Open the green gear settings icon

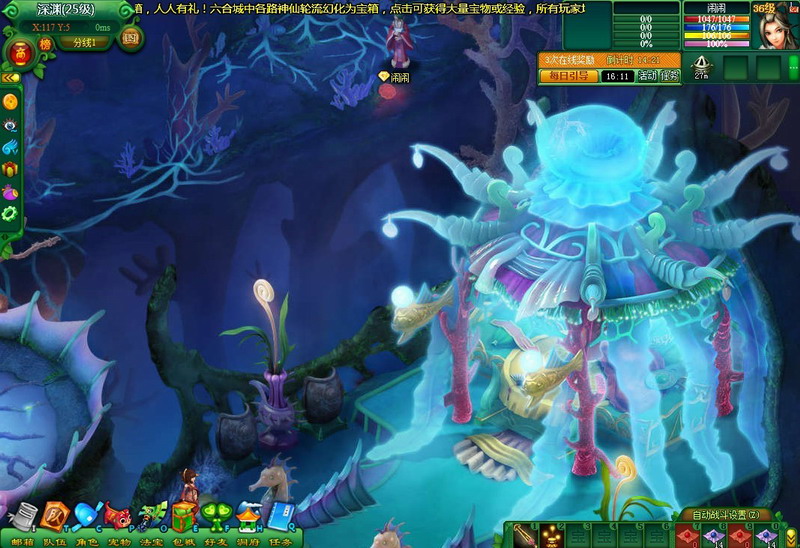[x=10, y=213]
